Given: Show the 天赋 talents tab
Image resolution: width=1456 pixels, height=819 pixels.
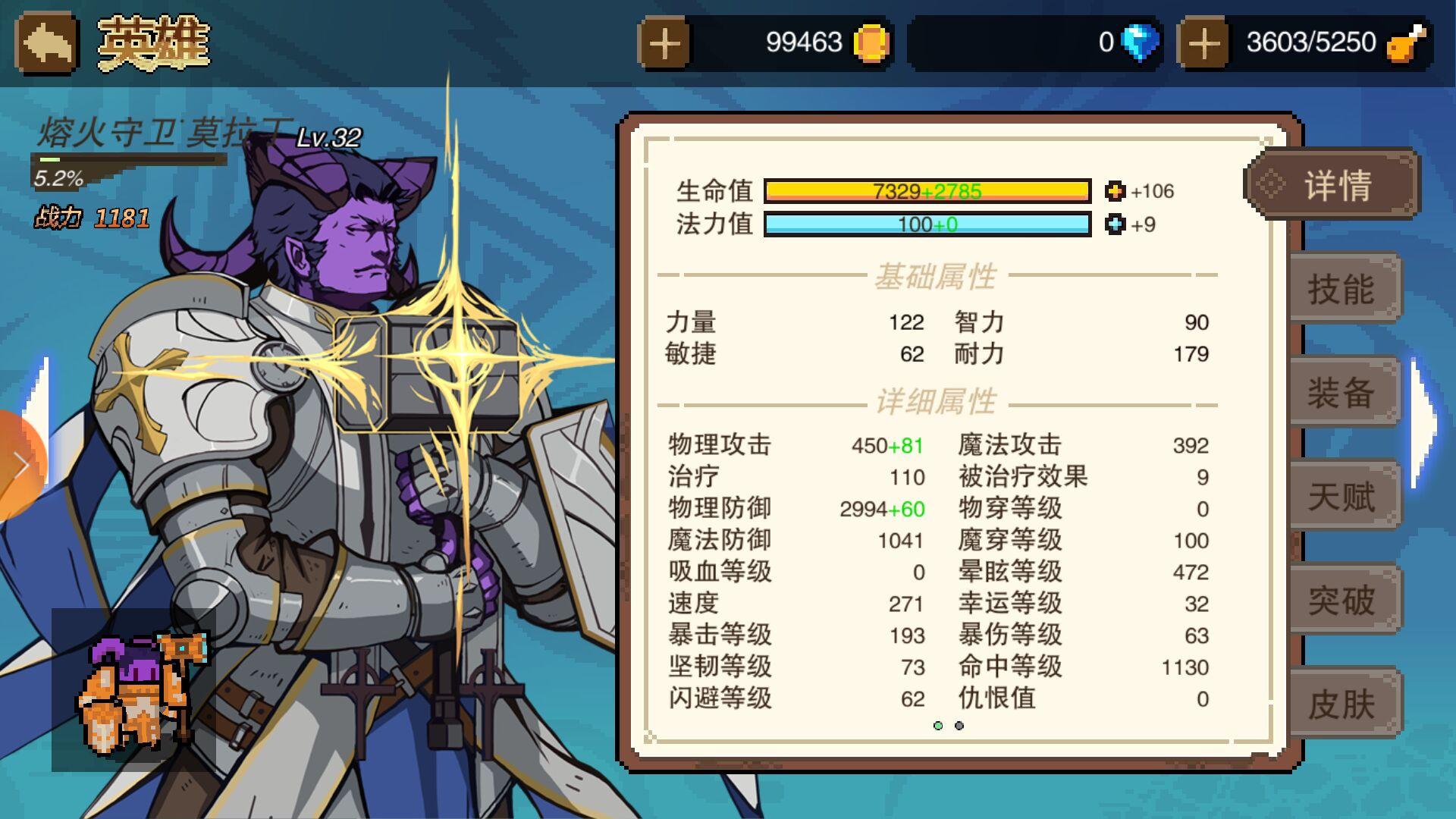Looking at the screenshot, I should coord(1342,497).
